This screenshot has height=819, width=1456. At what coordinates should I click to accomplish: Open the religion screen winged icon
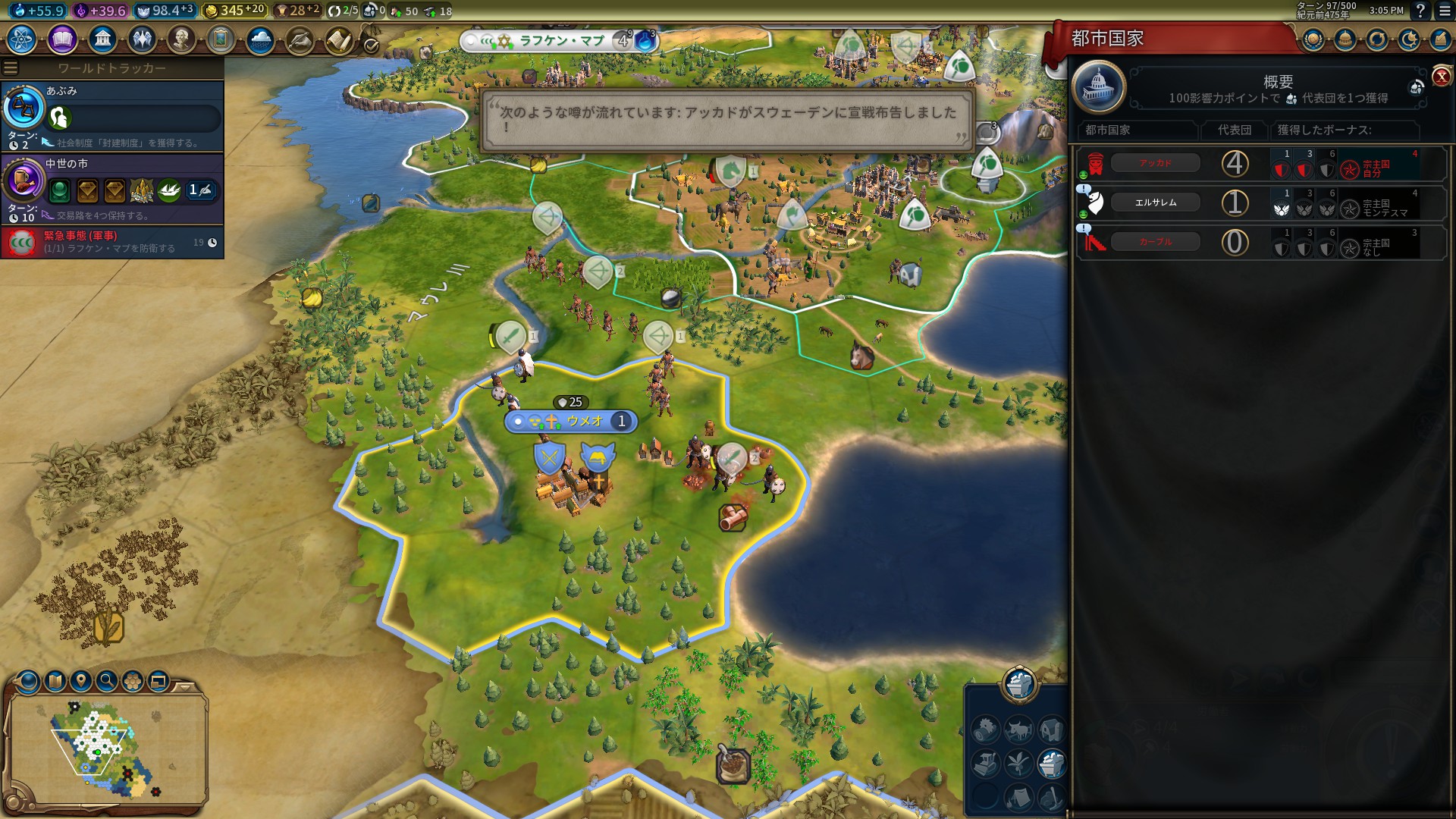click(x=142, y=39)
